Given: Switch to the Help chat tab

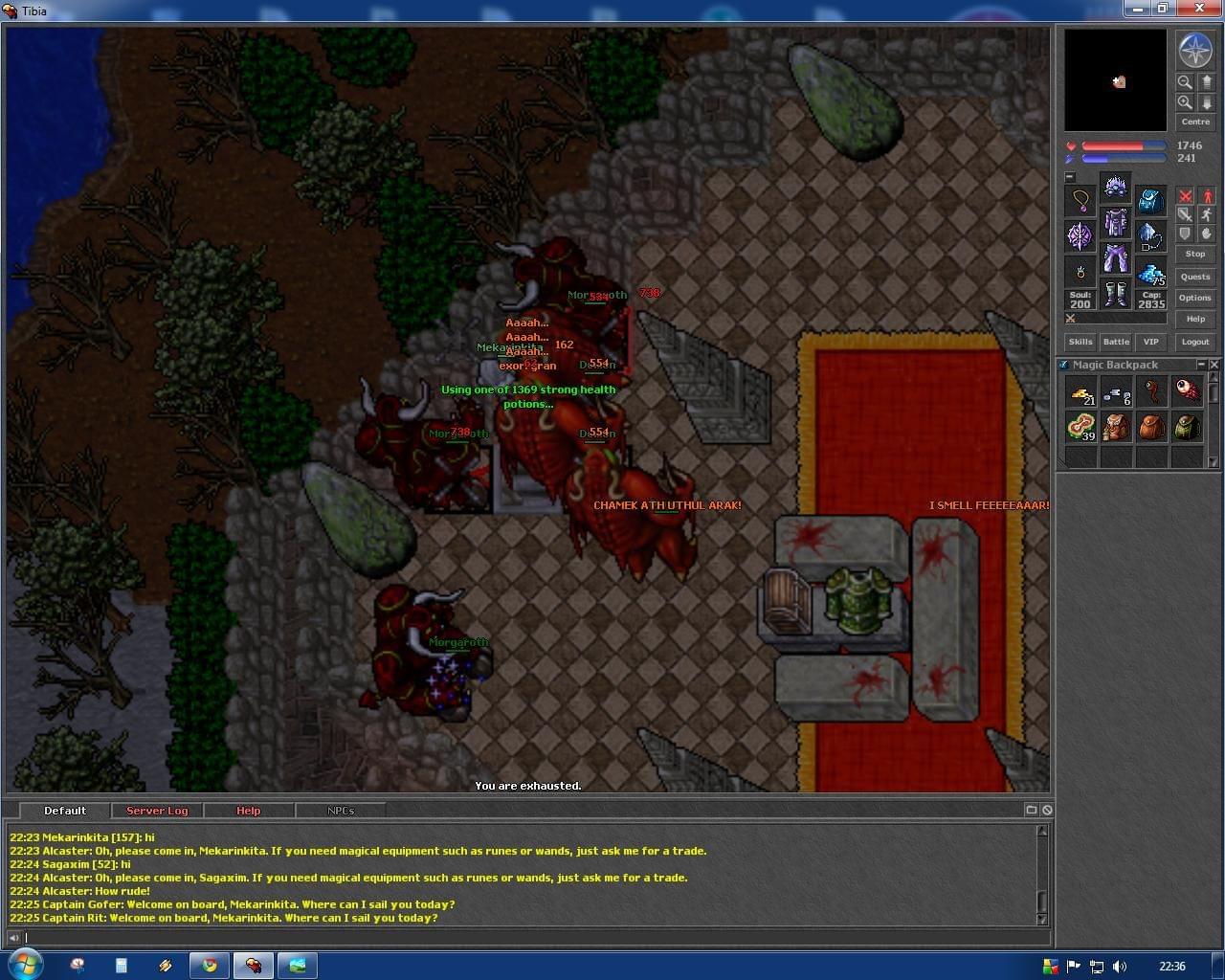Looking at the screenshot, I should (x=248, y=811).
